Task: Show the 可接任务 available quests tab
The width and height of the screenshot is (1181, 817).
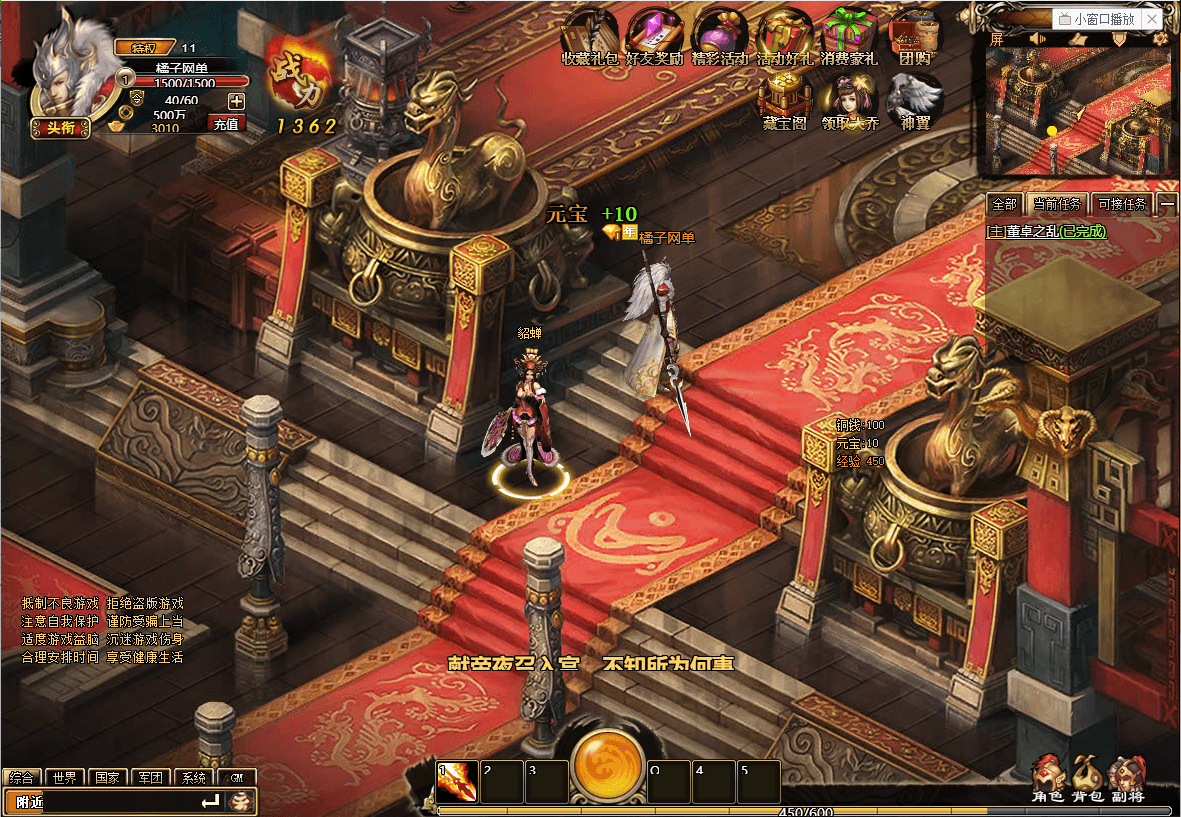Action: click(x=1121, y=204)
